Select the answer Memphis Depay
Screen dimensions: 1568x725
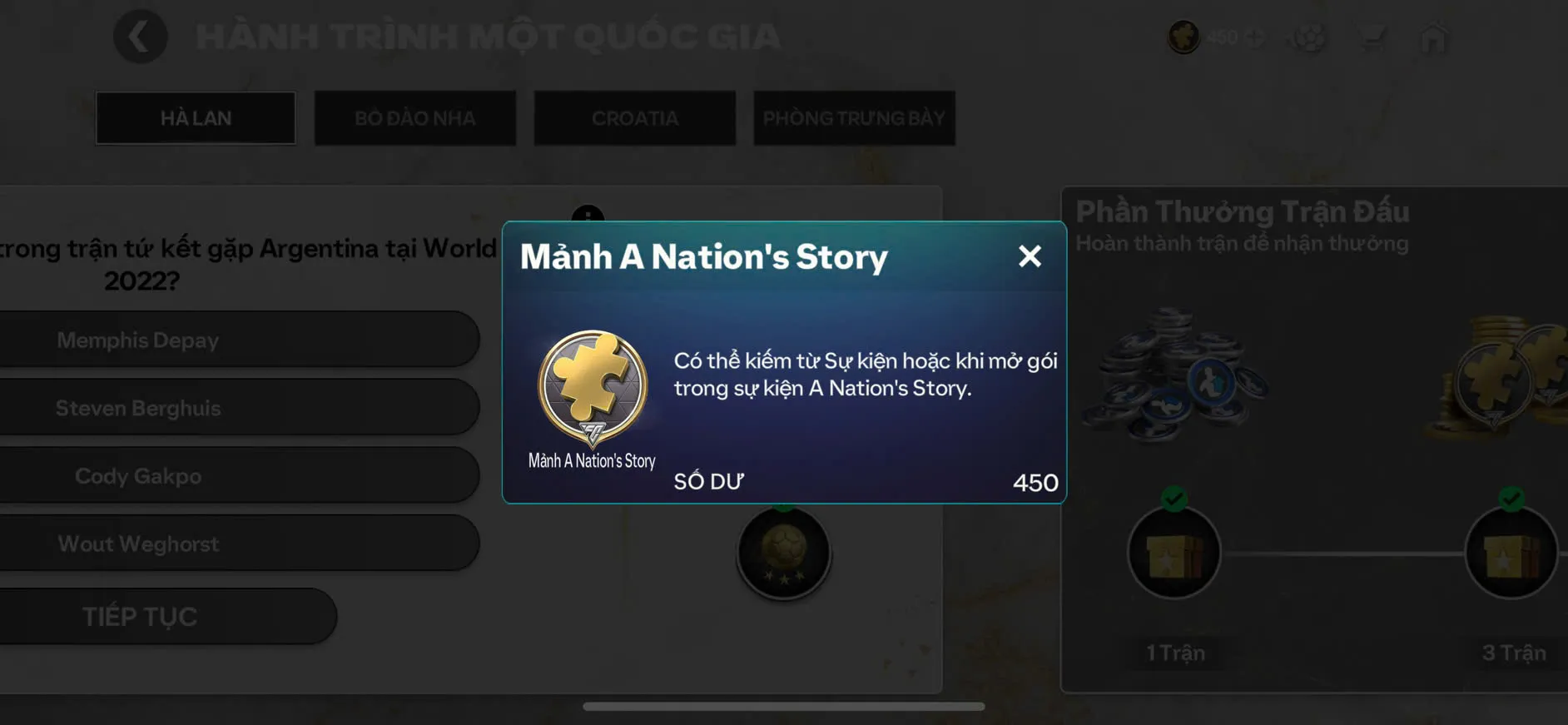click(x=240, y=340)
